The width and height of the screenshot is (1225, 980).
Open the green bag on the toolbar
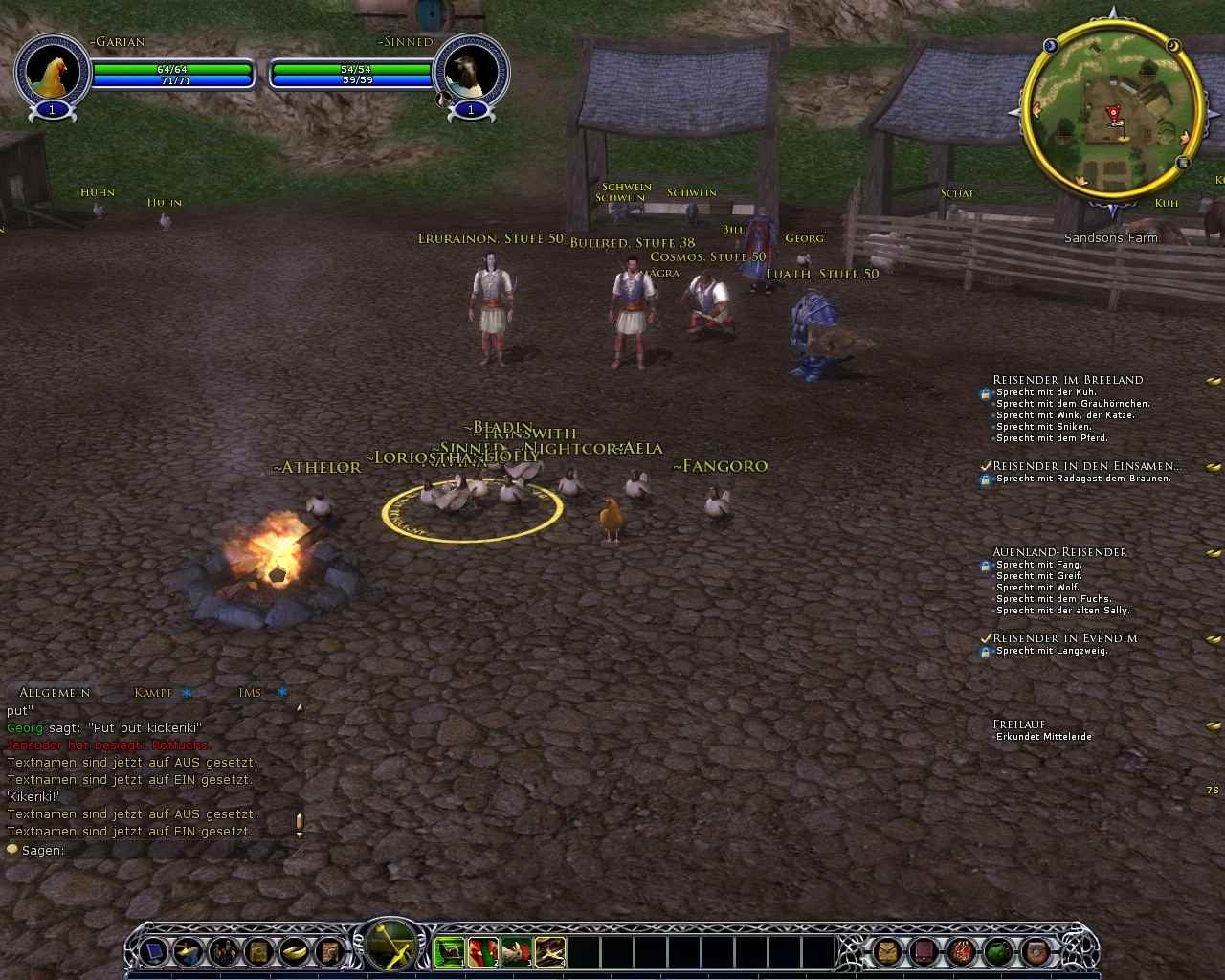(999, 951)
